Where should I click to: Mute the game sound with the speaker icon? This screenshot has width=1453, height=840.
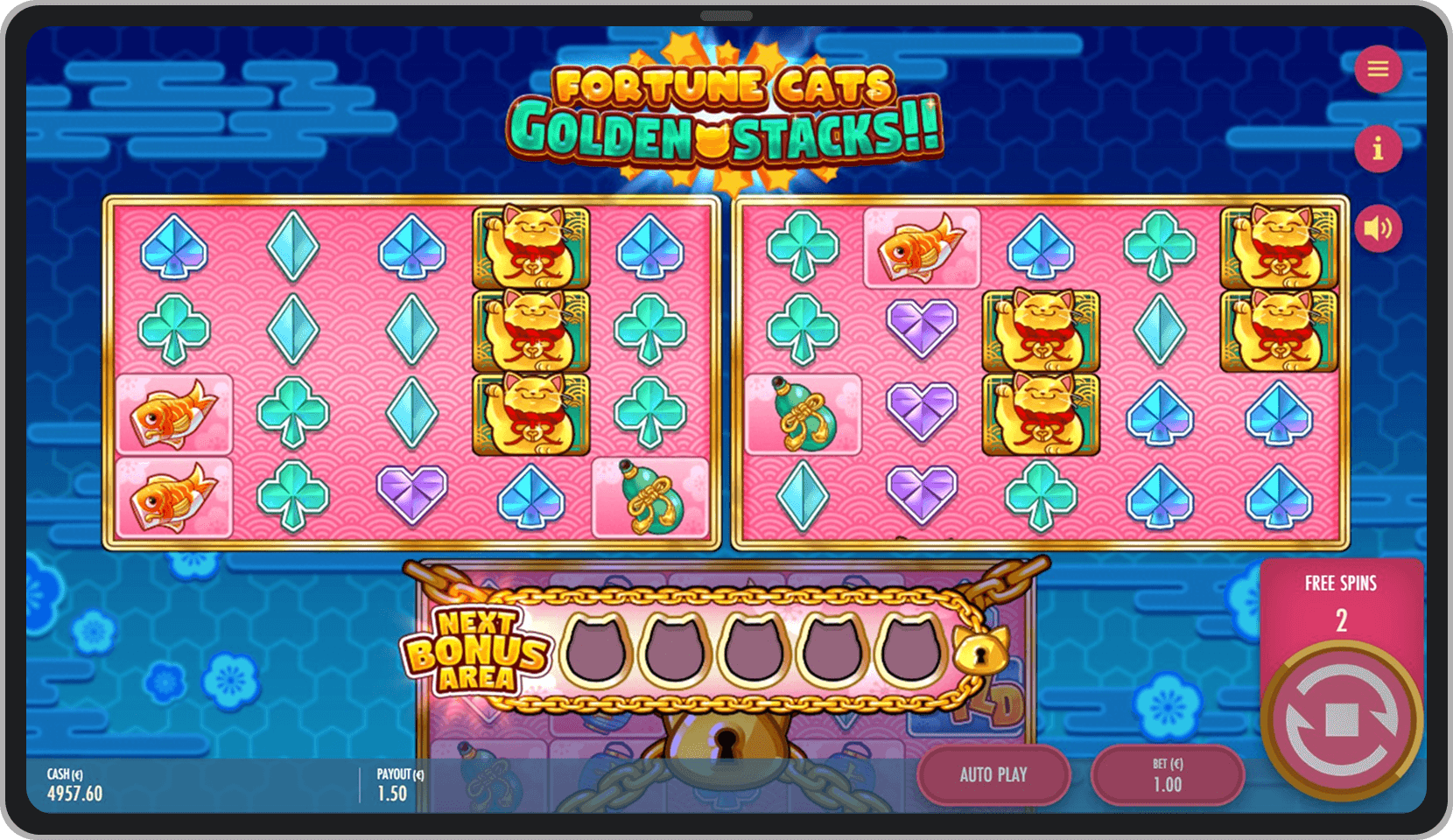[1380, 227]
